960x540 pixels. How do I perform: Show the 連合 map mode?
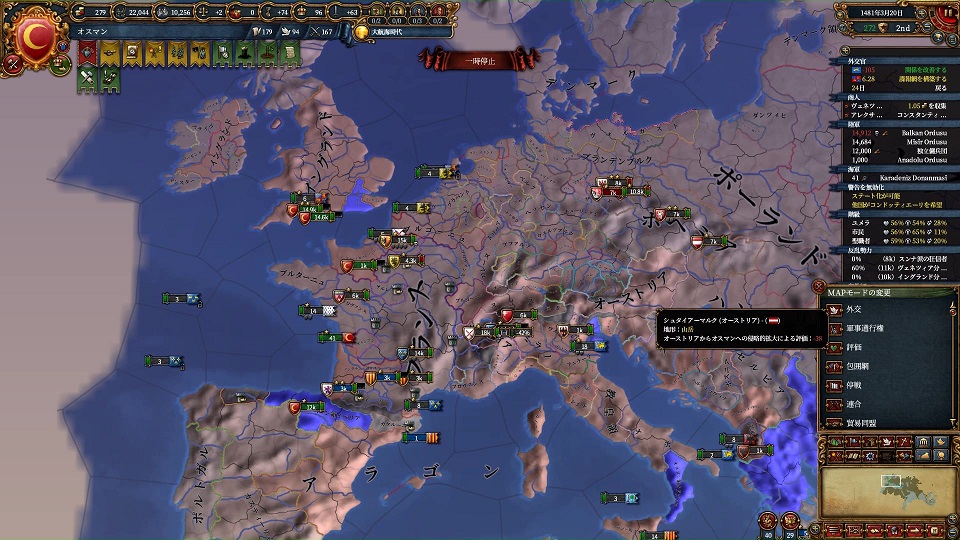[855, 404]
